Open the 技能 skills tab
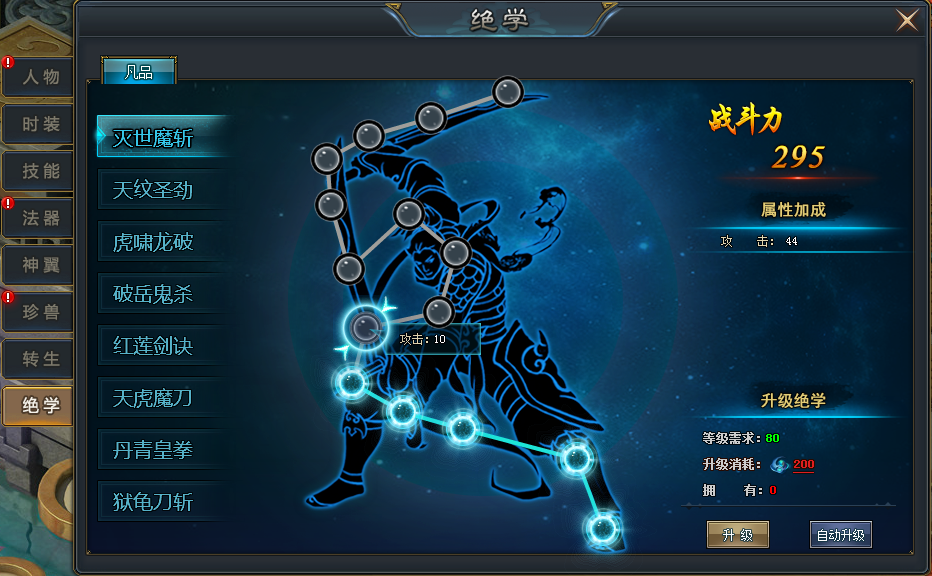This screenshot has height=576, width=932. tap(38, 171)
